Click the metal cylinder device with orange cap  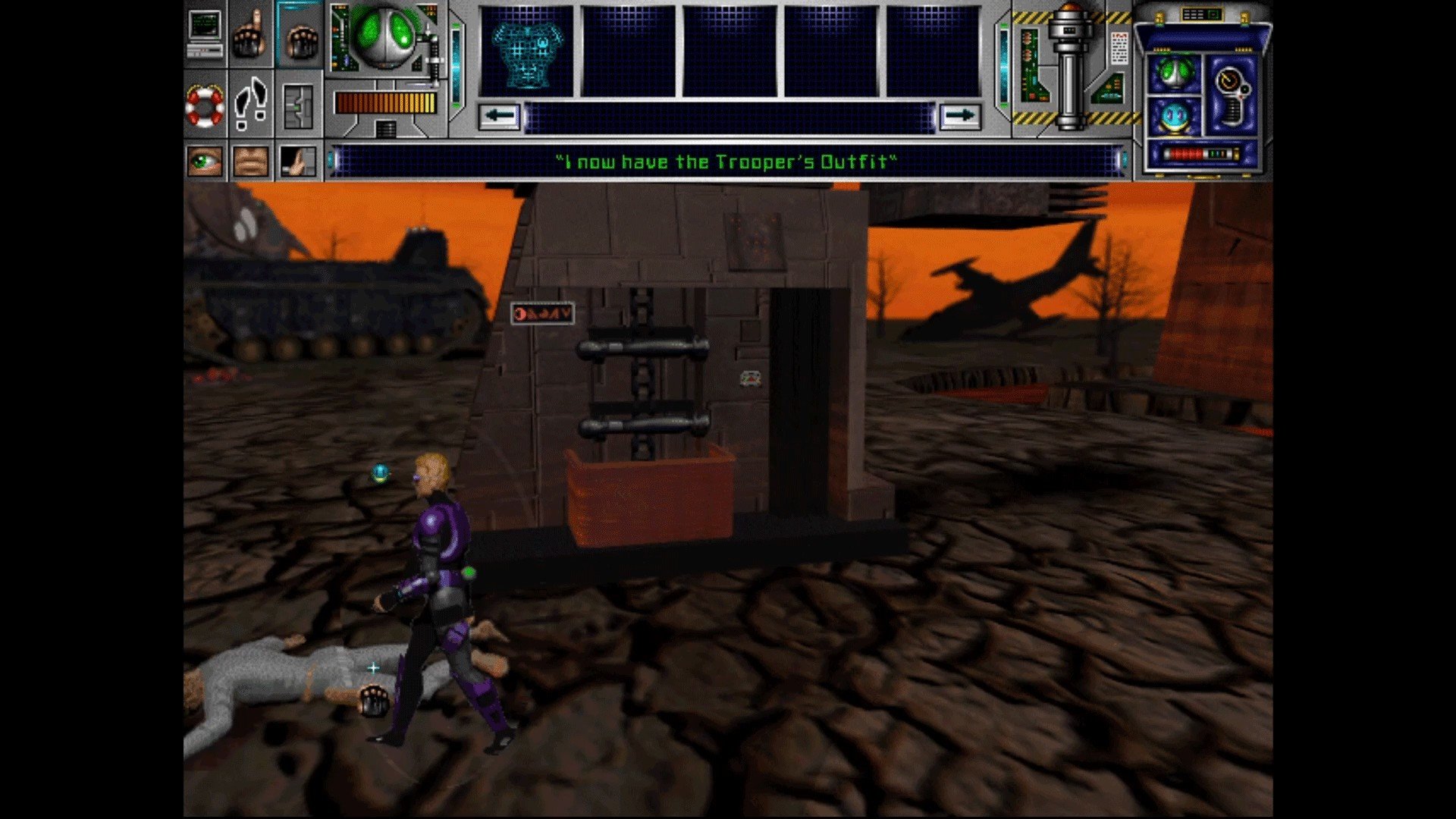pos(1070,68)
